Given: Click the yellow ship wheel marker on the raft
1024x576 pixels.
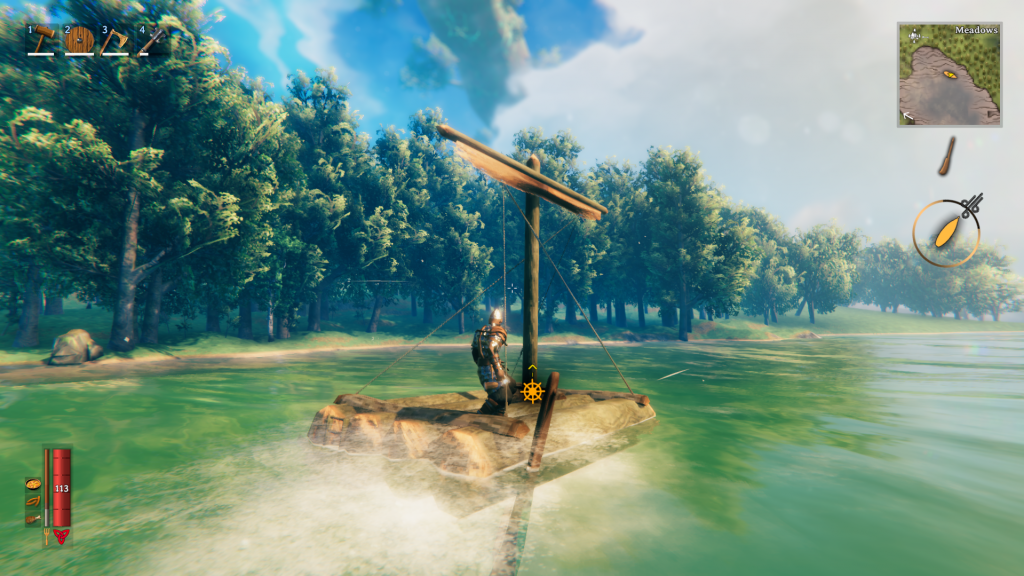Looking at the screenshot, I should click(x=532, y=390).
